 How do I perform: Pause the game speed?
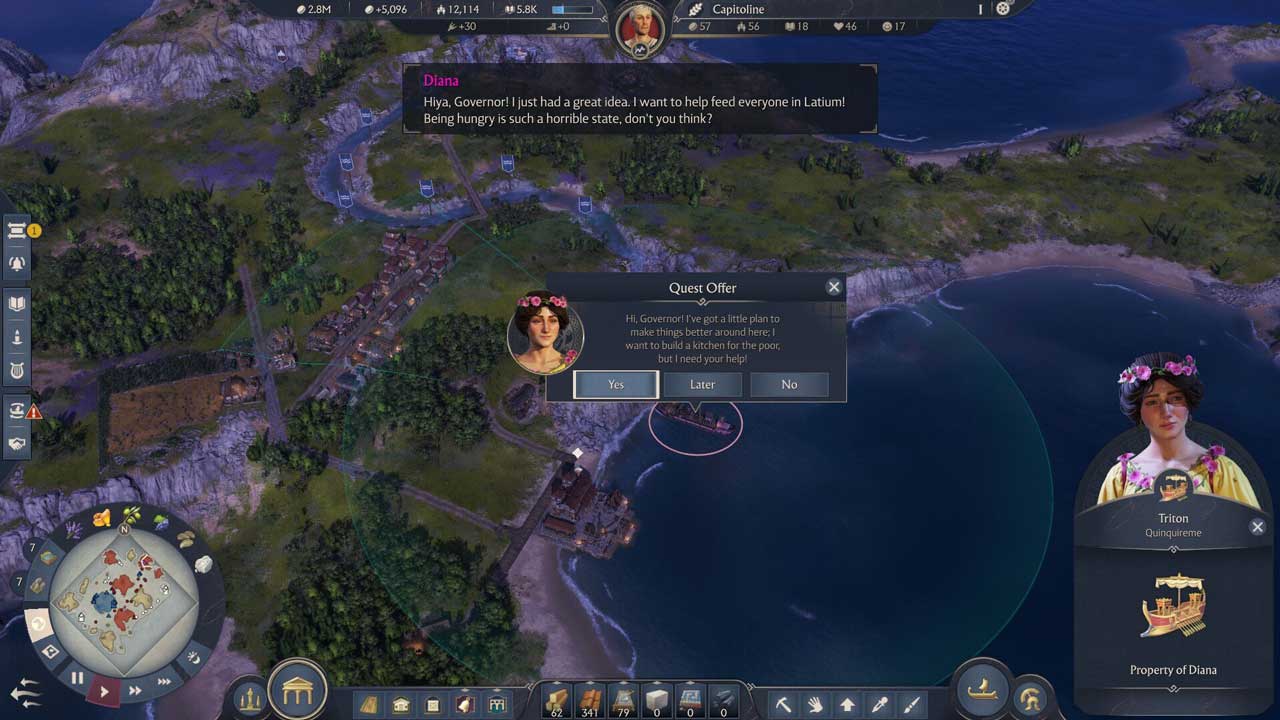point(77,679)
